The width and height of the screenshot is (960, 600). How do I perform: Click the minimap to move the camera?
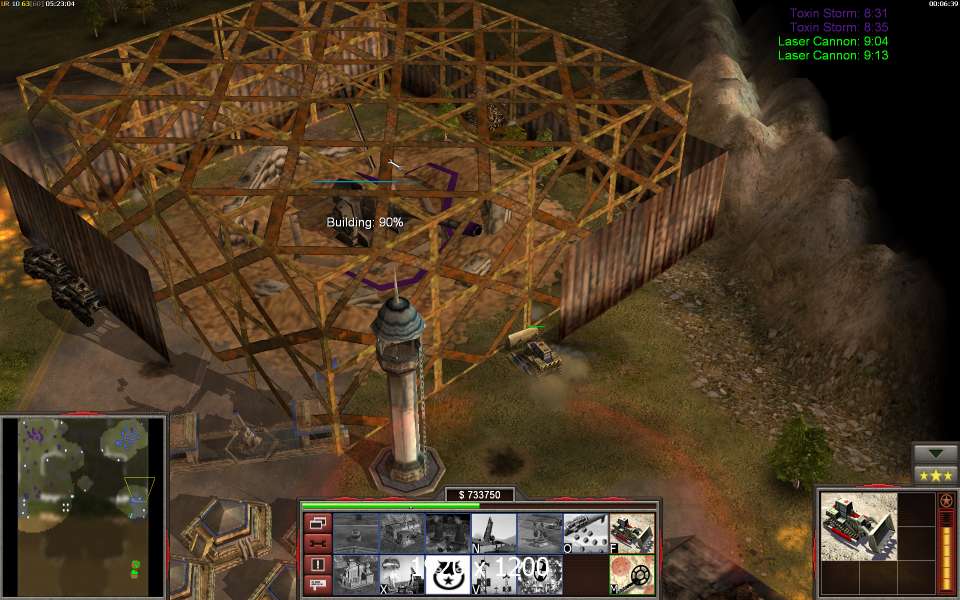click(83, 489)
